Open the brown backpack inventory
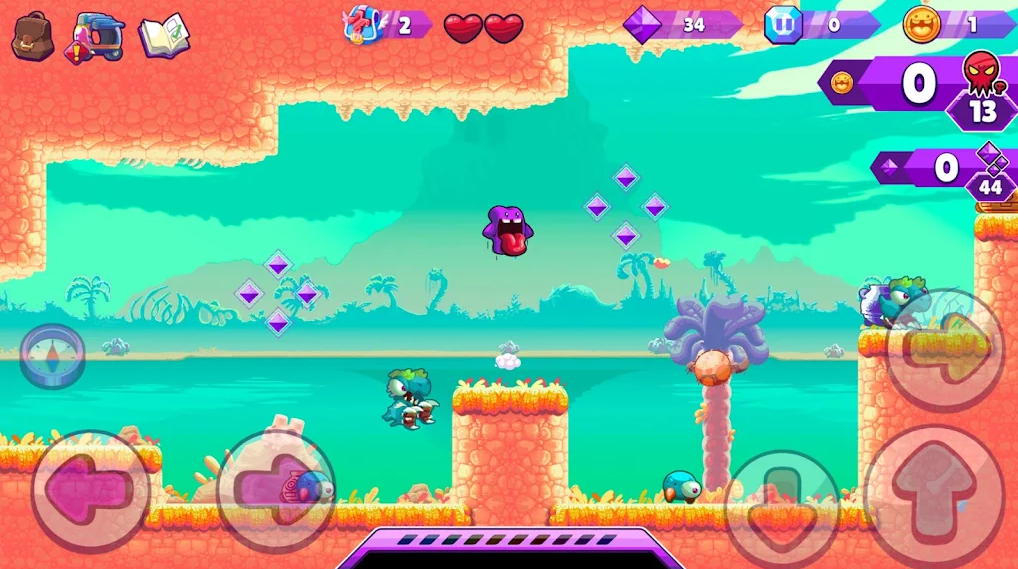The width and height of the screenshot is (1018, 569). [x=32, y=36]
